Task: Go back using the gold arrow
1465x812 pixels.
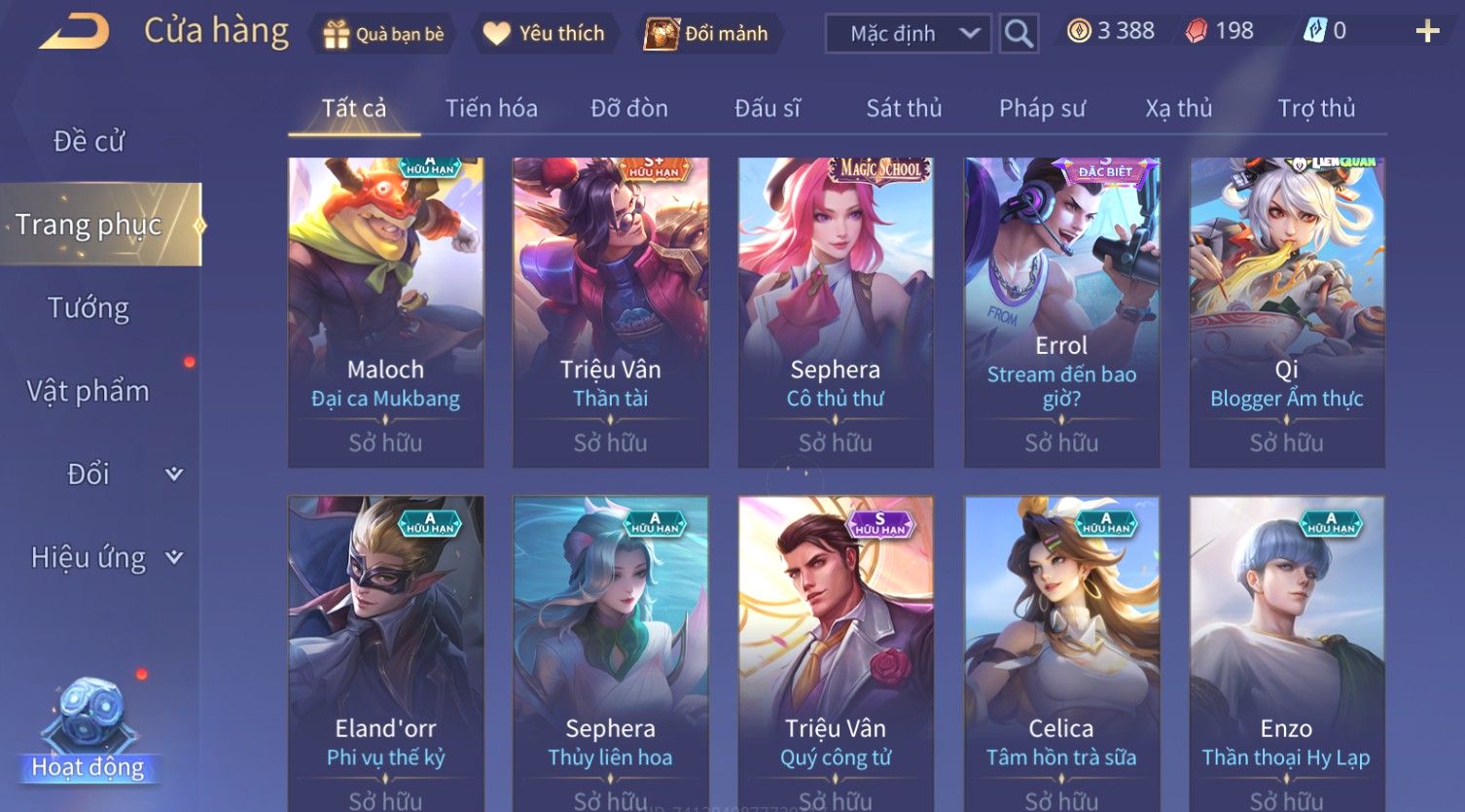Action: point(74,32)
